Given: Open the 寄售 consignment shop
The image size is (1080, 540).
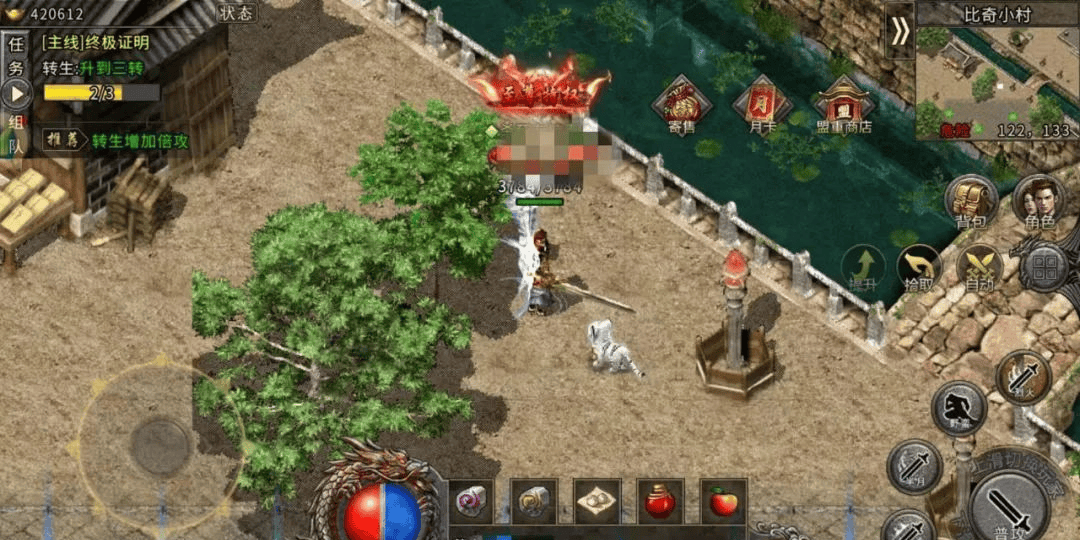Looking at the screenshot, I should (x=681, y=106).
